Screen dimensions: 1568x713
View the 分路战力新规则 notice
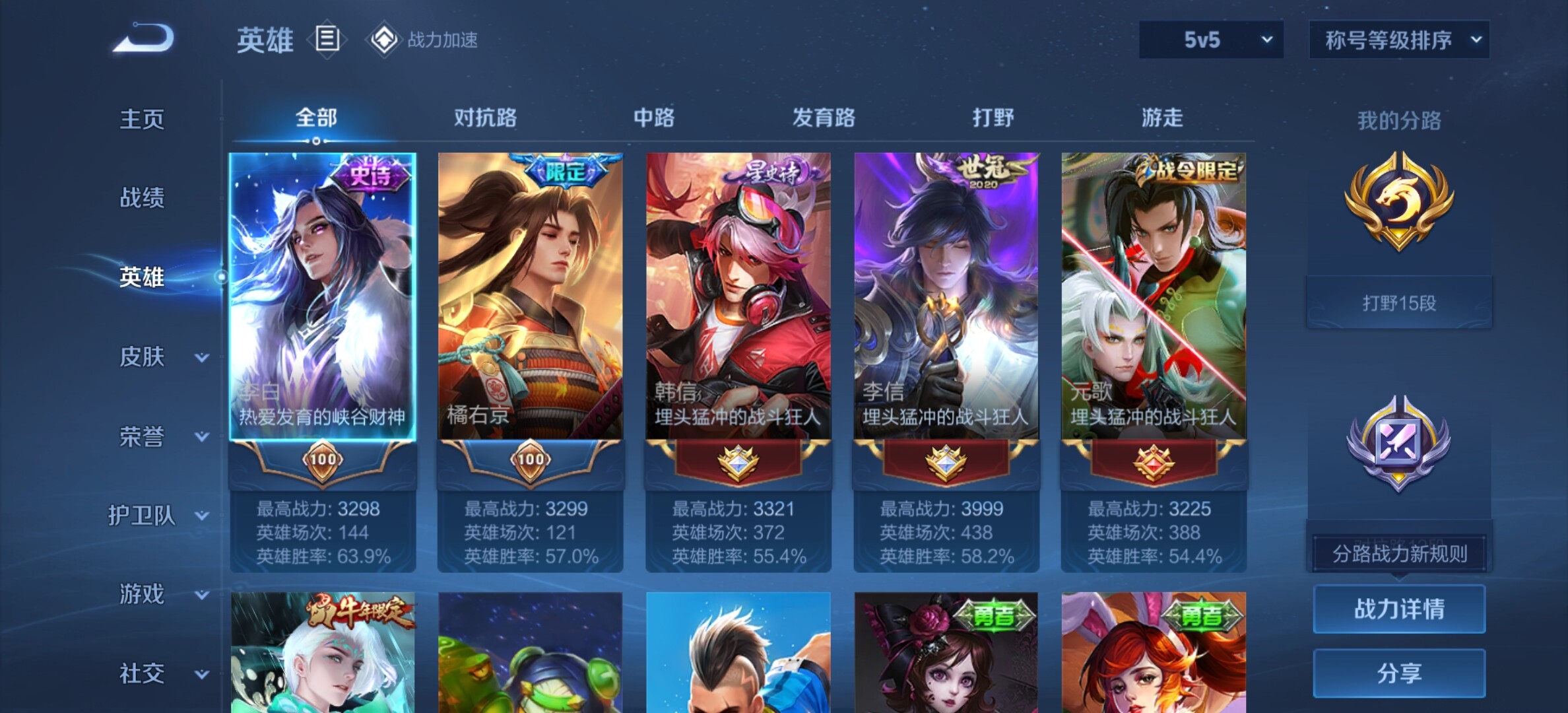1399,553
